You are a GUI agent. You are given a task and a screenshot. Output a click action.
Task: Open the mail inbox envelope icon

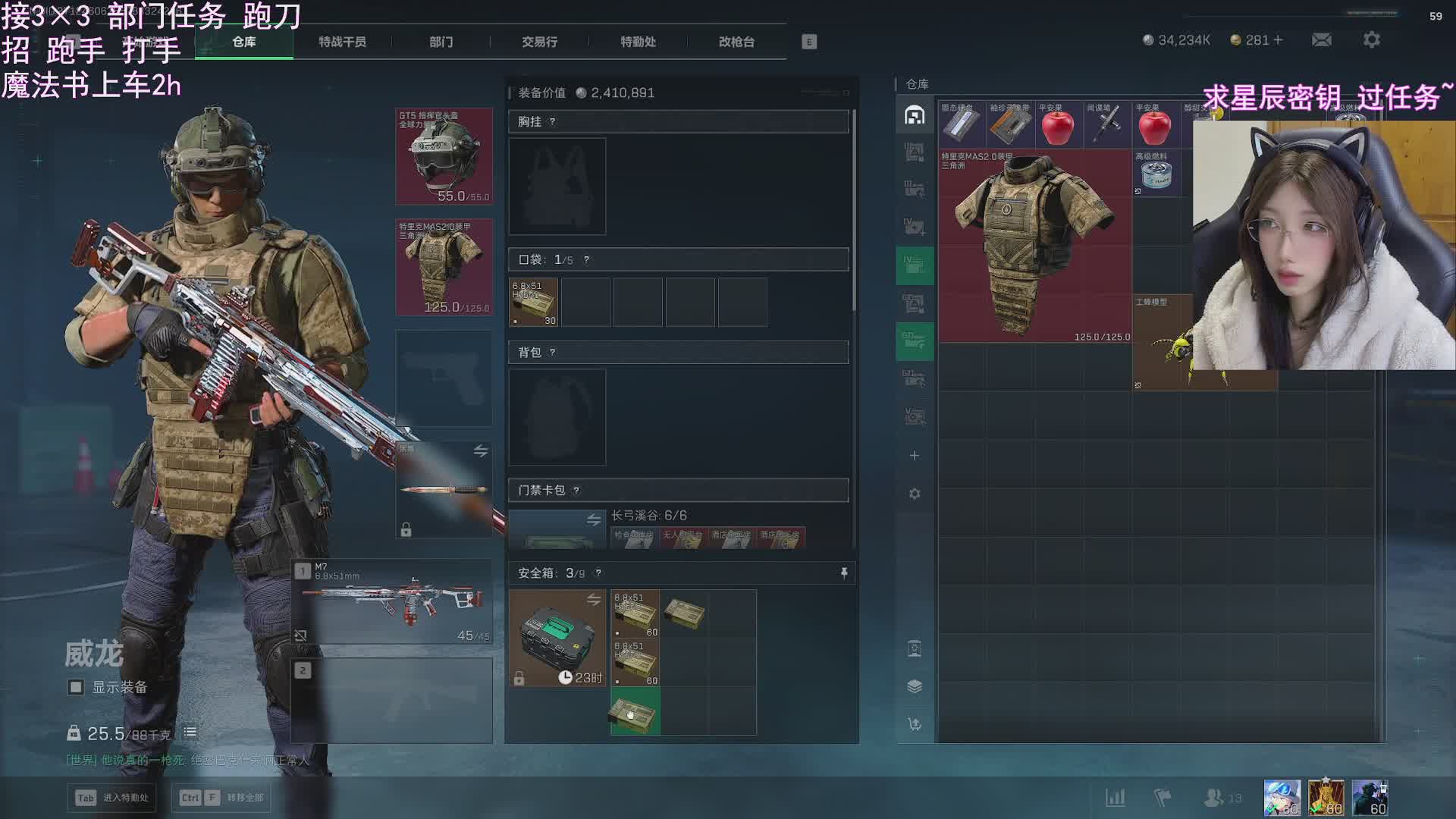(1322, 40)
